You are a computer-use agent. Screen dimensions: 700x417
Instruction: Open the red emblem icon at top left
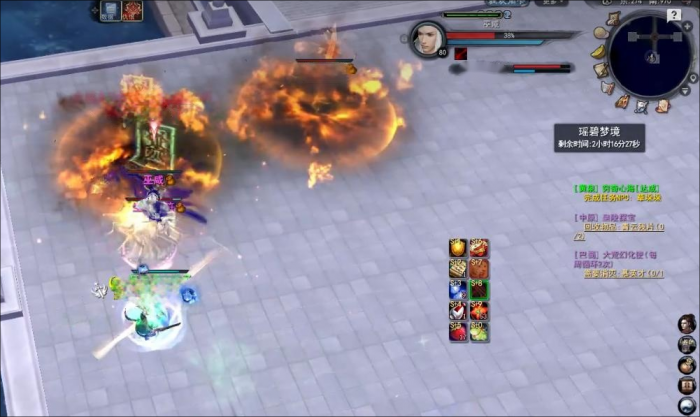132,10
